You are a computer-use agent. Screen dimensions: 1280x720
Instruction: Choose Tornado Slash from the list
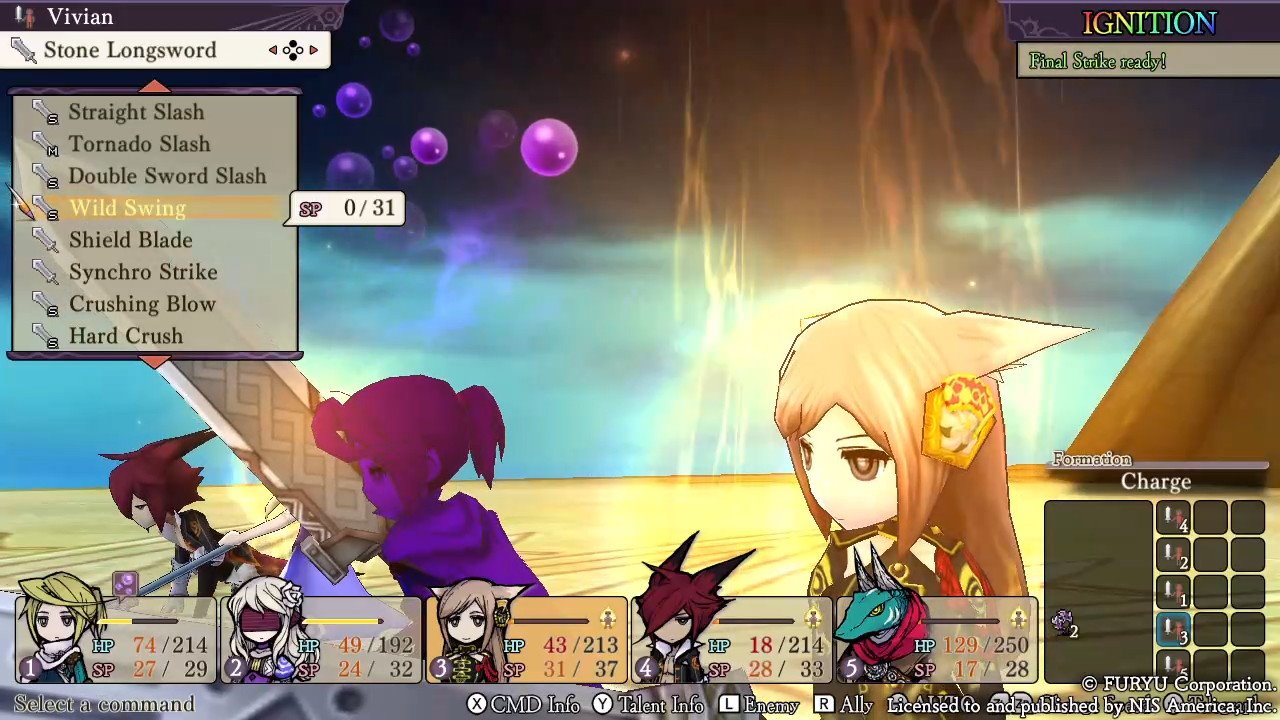click(139, 144)
